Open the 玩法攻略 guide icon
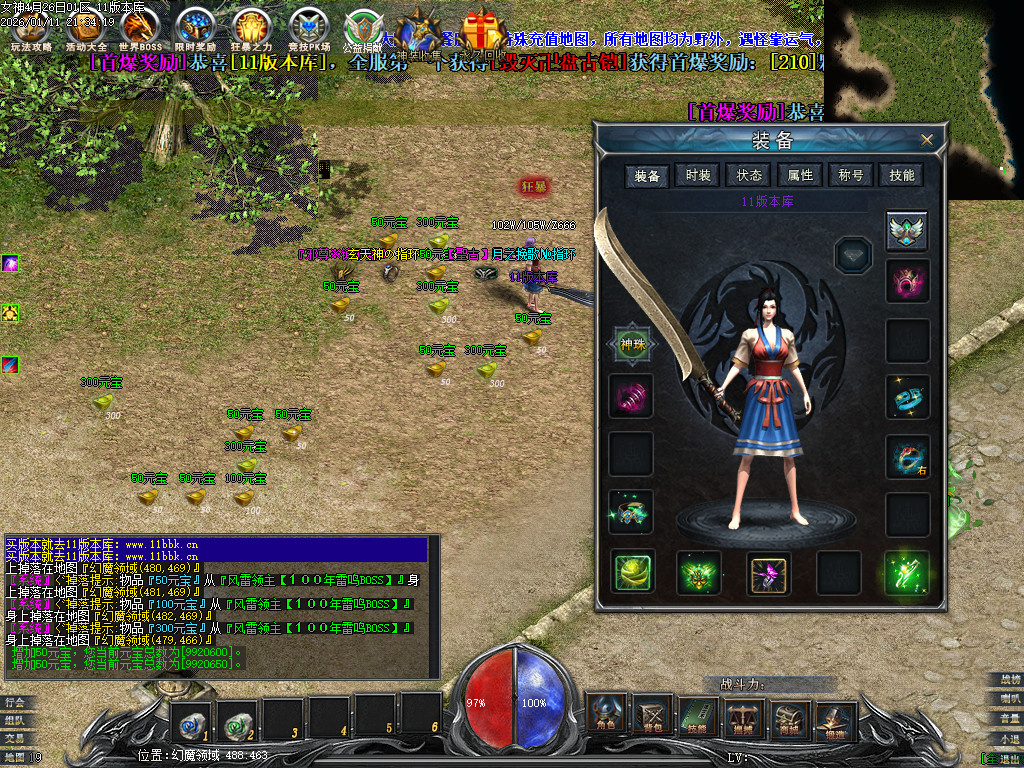1024x768 pixels. click(x=30, y=28)
